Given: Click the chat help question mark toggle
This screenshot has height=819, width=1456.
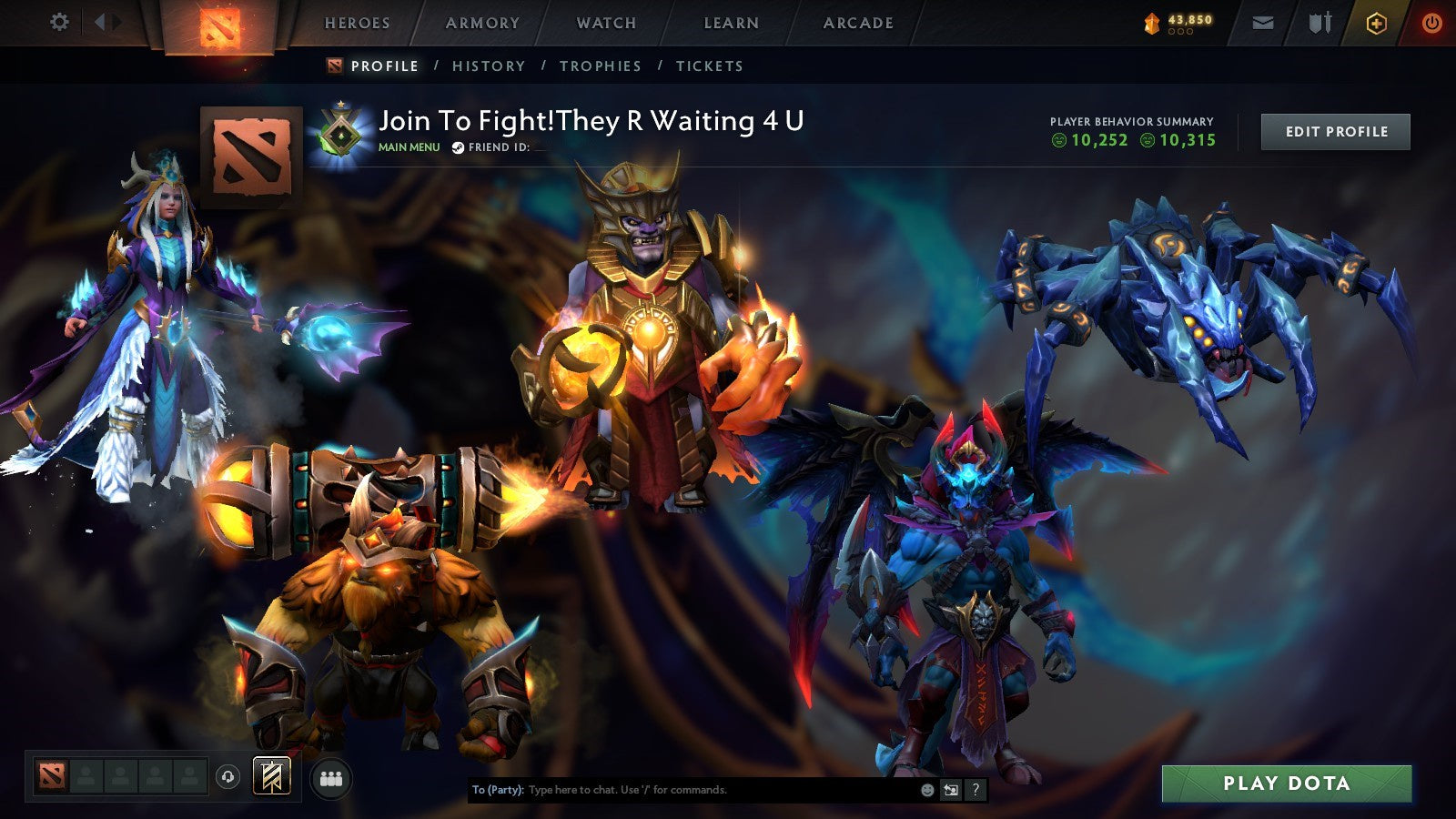Looking at the screenshot, I should 975,790.
